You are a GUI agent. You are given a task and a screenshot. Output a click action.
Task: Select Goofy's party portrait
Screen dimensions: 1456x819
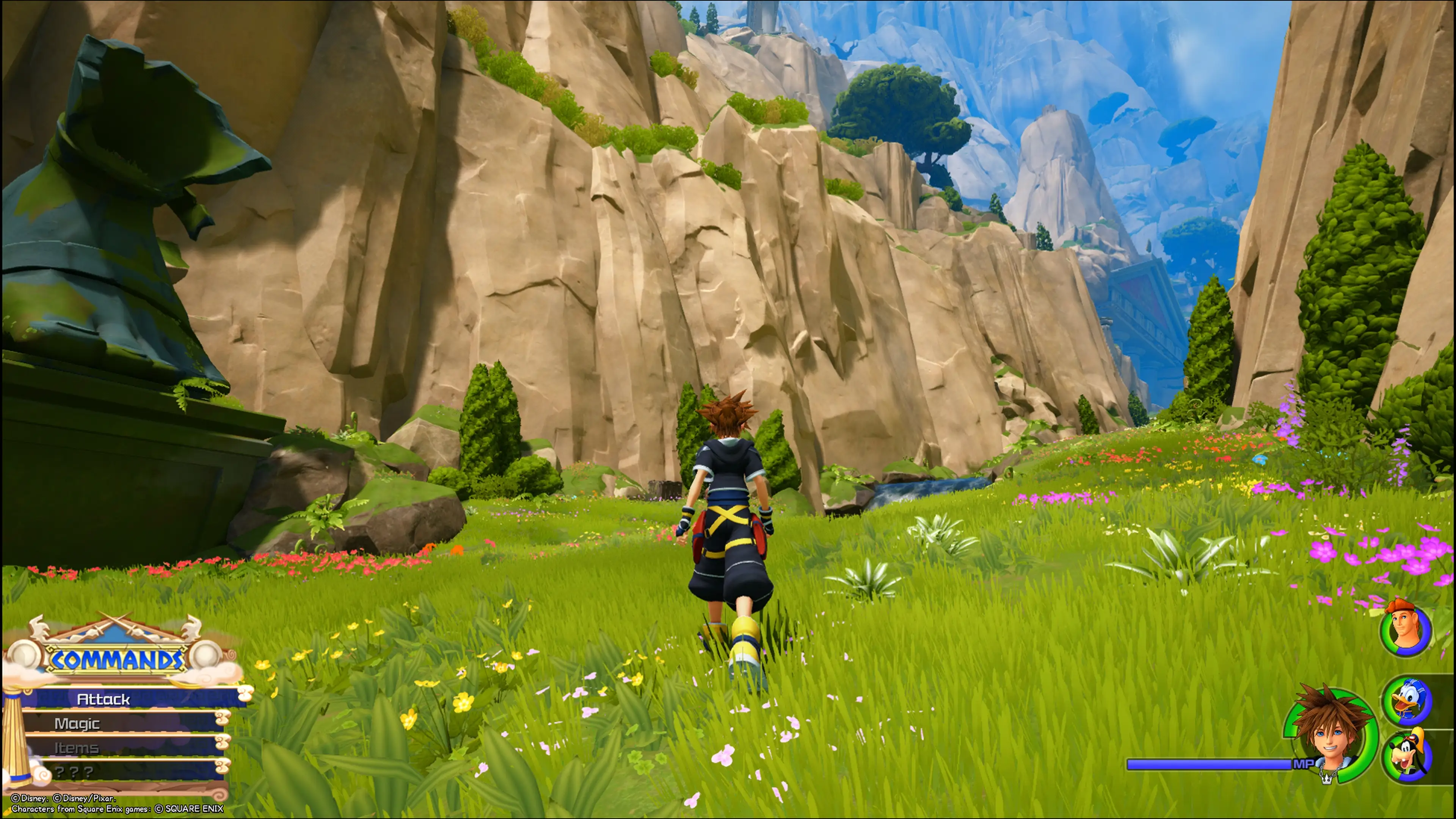click(1407, 756)
